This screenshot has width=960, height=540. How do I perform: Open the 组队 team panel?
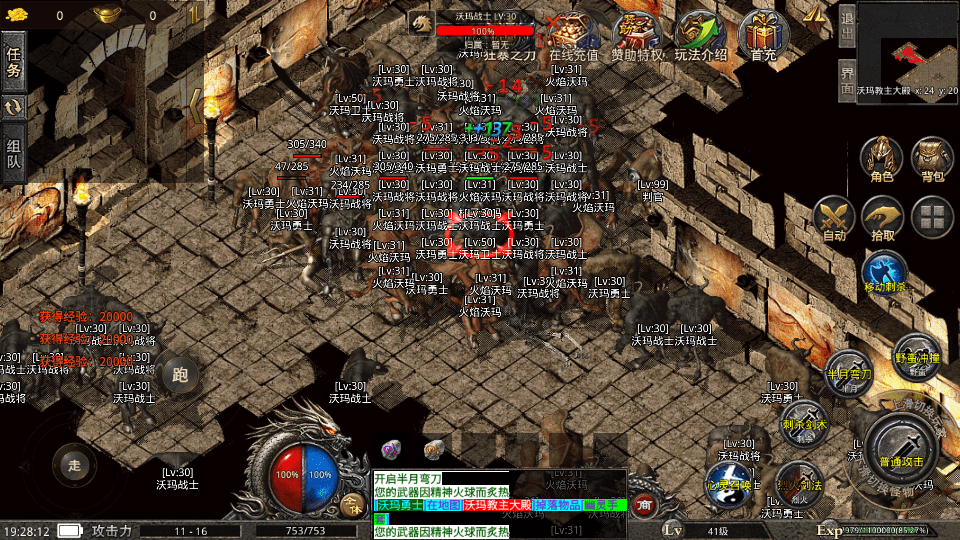[14, 154]
